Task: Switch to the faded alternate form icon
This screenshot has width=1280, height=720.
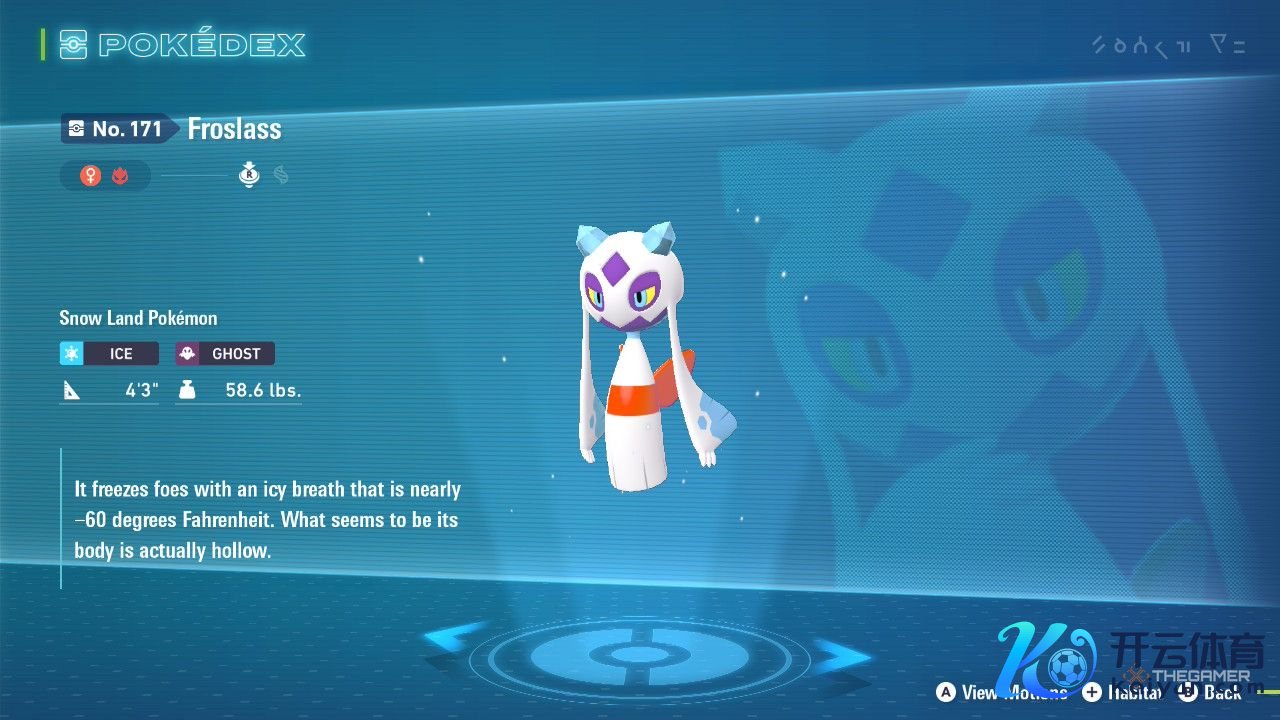Action: point(281,176)
